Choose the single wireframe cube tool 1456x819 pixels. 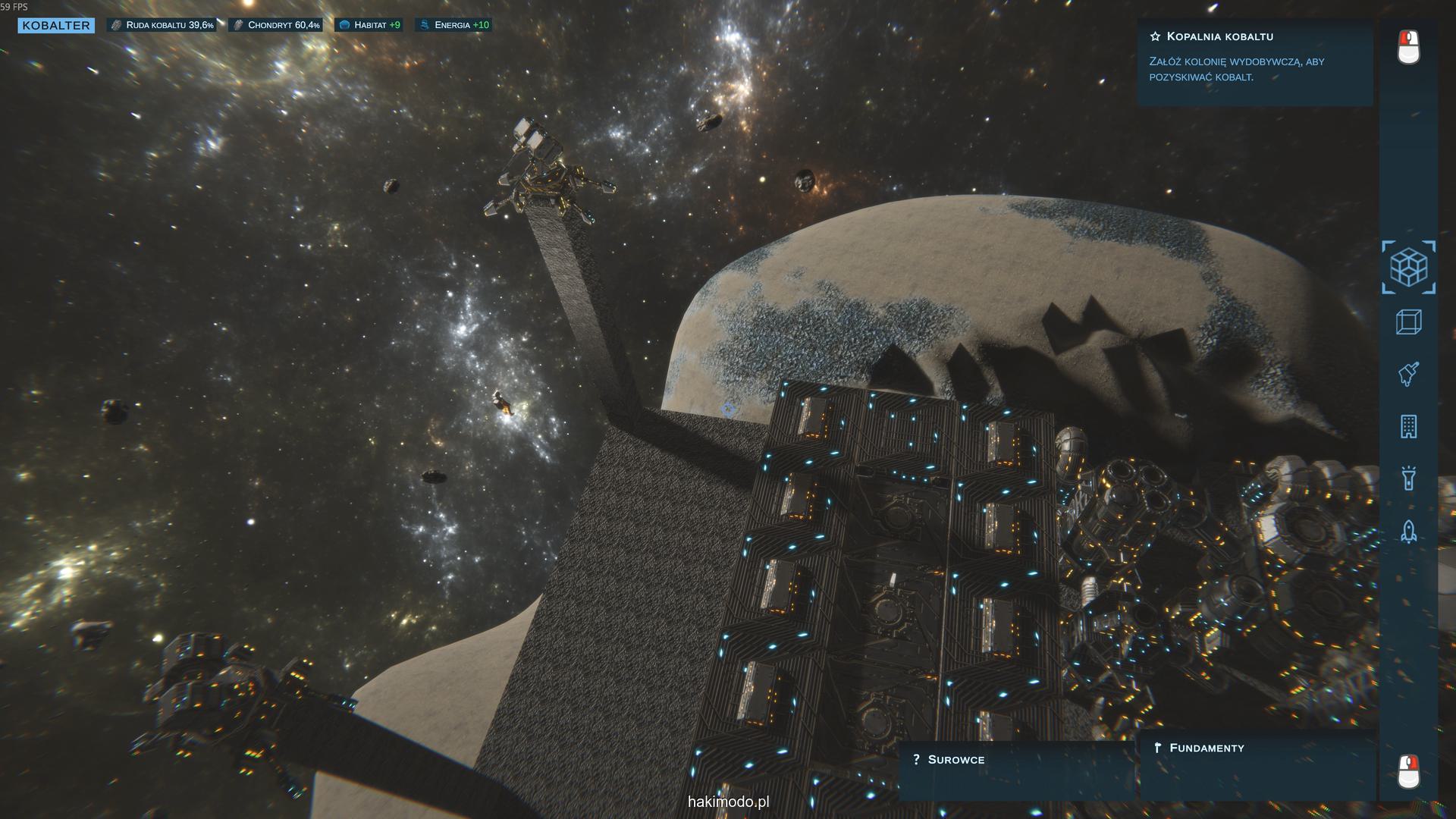point(1408,322)
